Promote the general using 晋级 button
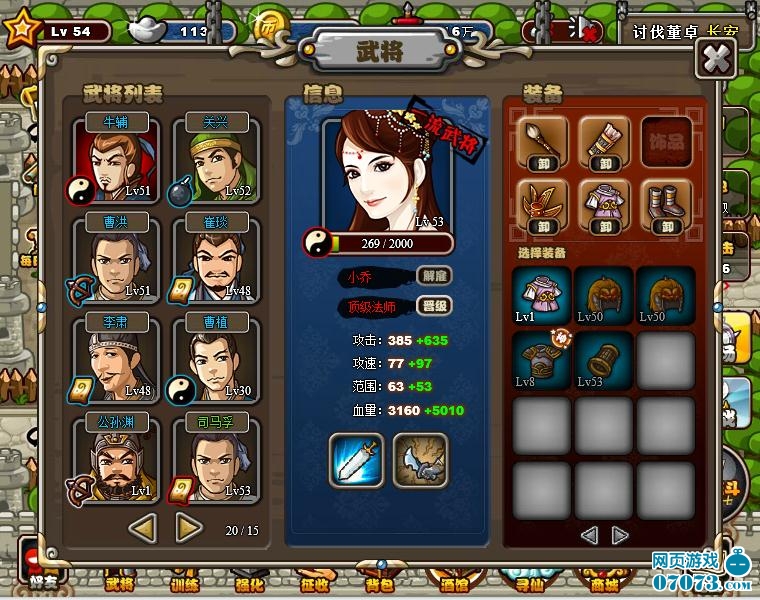 click(432, 307)
